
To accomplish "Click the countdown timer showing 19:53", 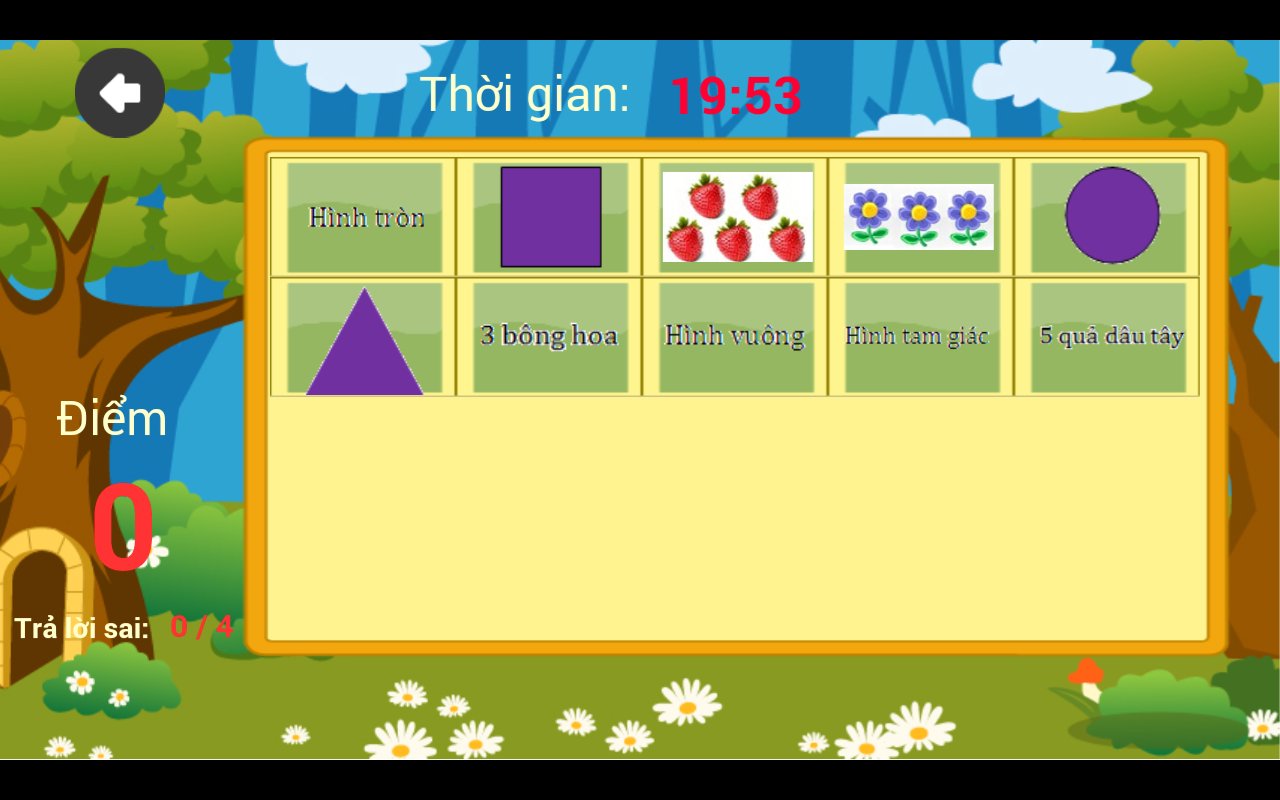I will point(737,96).
